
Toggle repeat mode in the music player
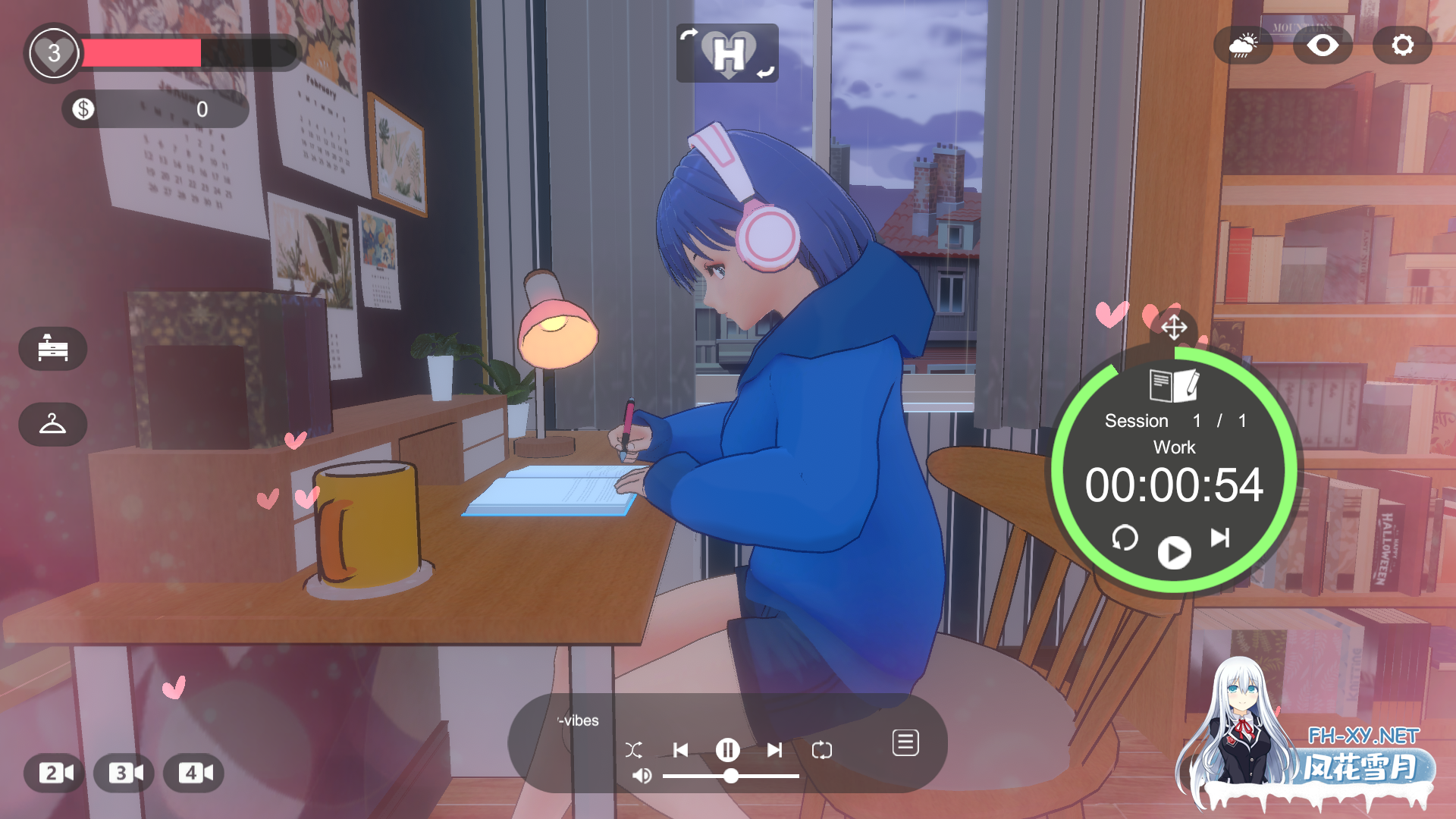tap(822, 749)
